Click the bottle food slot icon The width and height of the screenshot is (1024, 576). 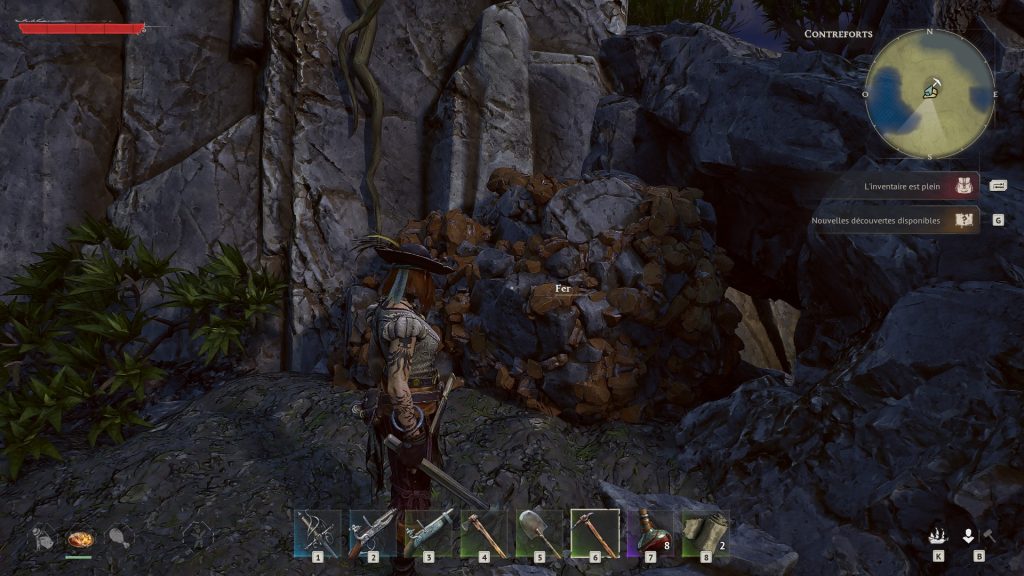[42, 539]
